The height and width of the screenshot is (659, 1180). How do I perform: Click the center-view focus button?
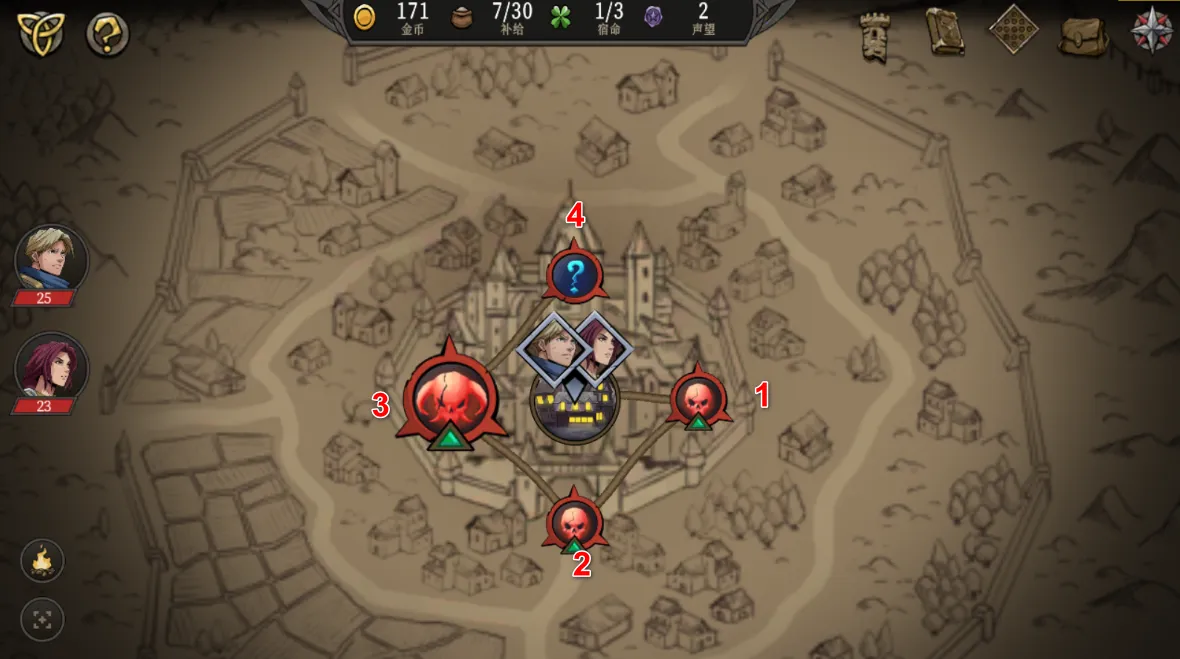[x=42, y=620]
